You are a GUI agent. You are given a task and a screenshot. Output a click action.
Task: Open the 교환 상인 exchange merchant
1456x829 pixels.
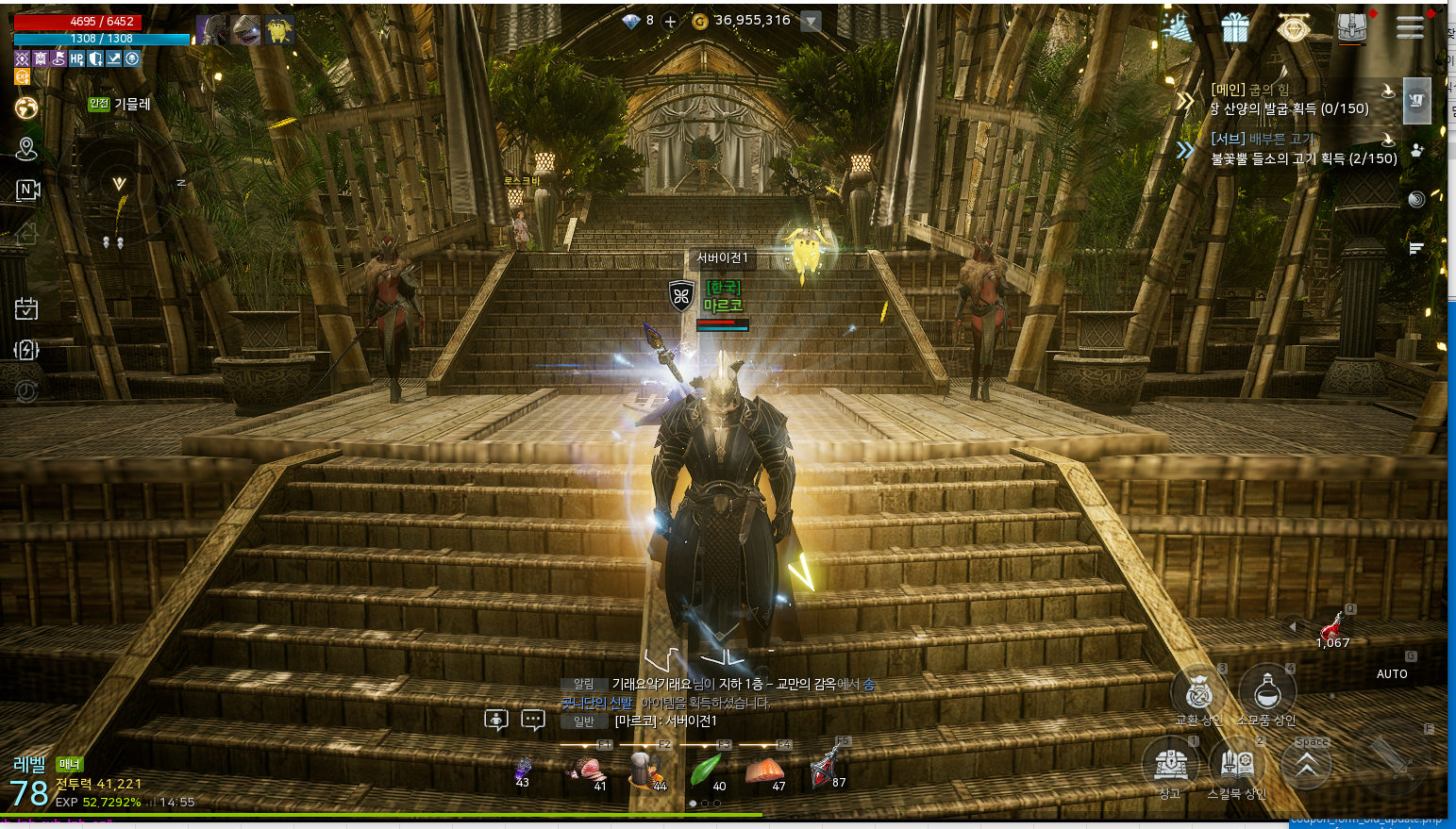pyautogui.click(x=1199, y=693)
